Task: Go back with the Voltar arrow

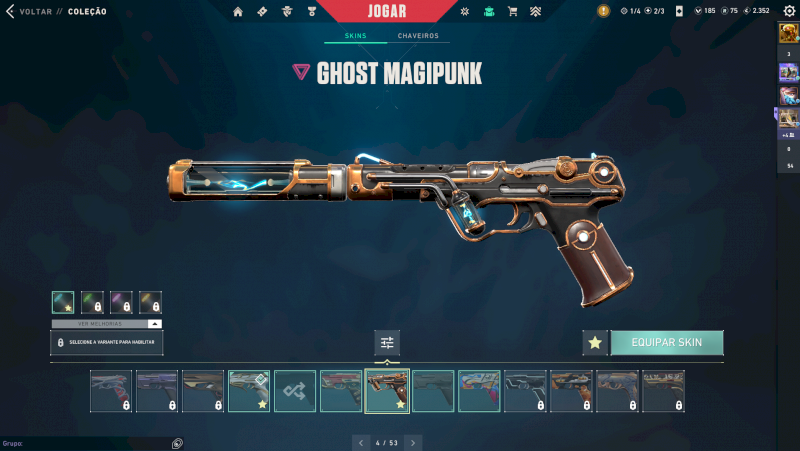Action: (x=10, y=11)
